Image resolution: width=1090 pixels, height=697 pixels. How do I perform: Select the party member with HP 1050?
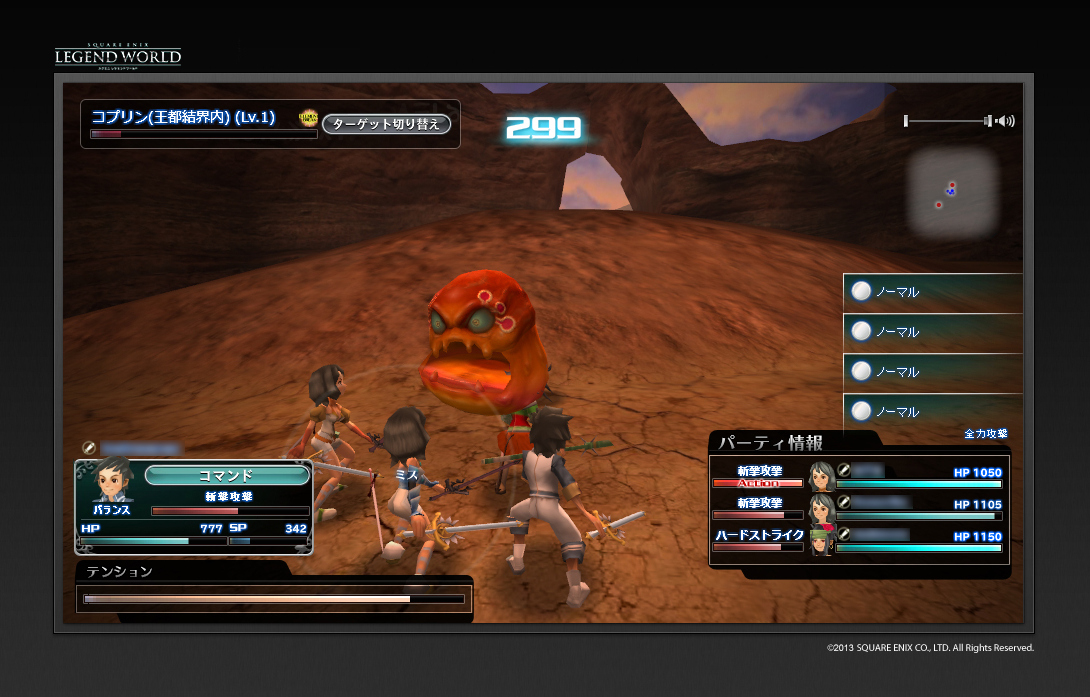[920, 477]
